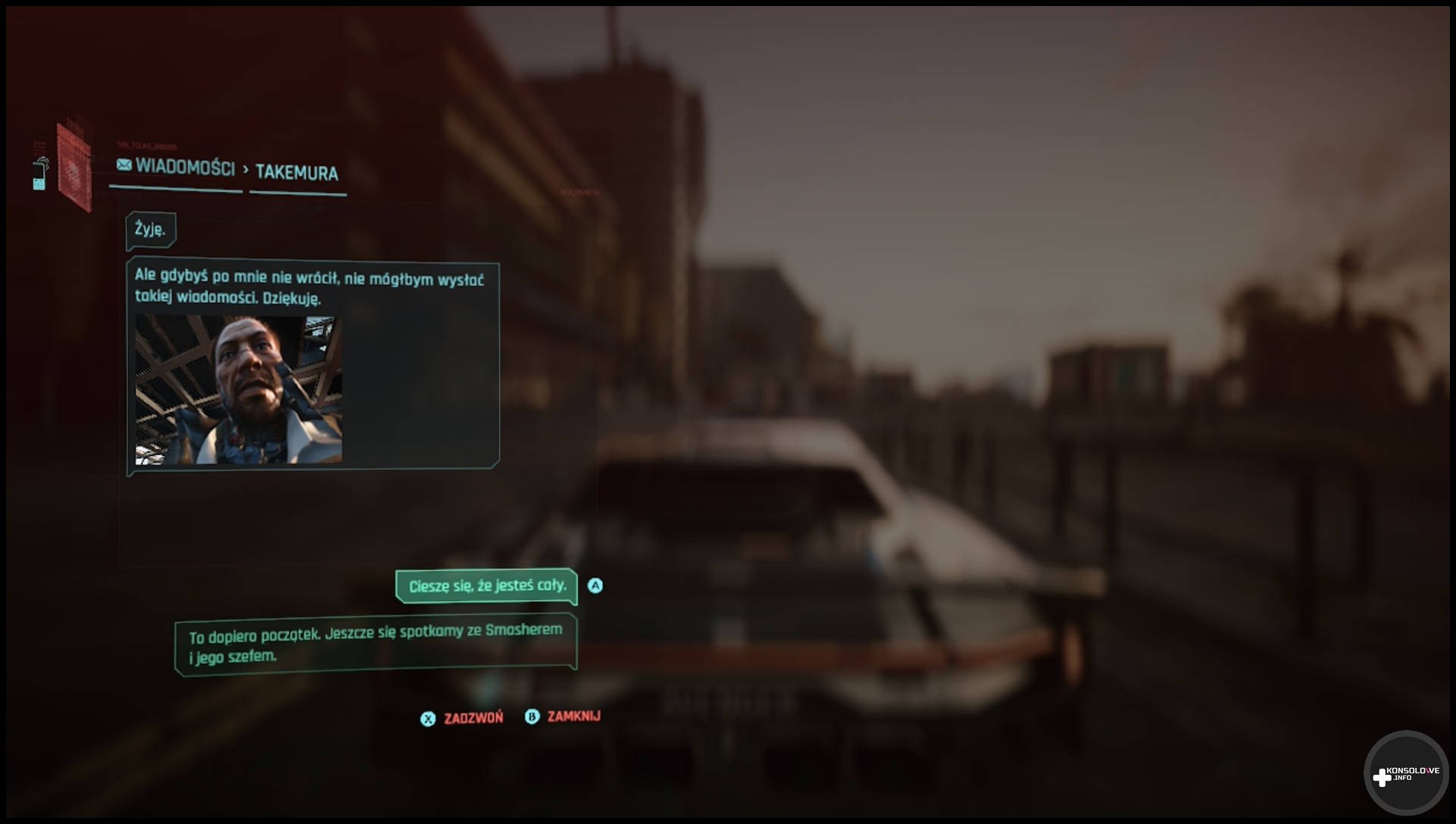Open the Wiadomości messages tab
This screenshot has height=824, width=1456.
[x=177, y=168]
